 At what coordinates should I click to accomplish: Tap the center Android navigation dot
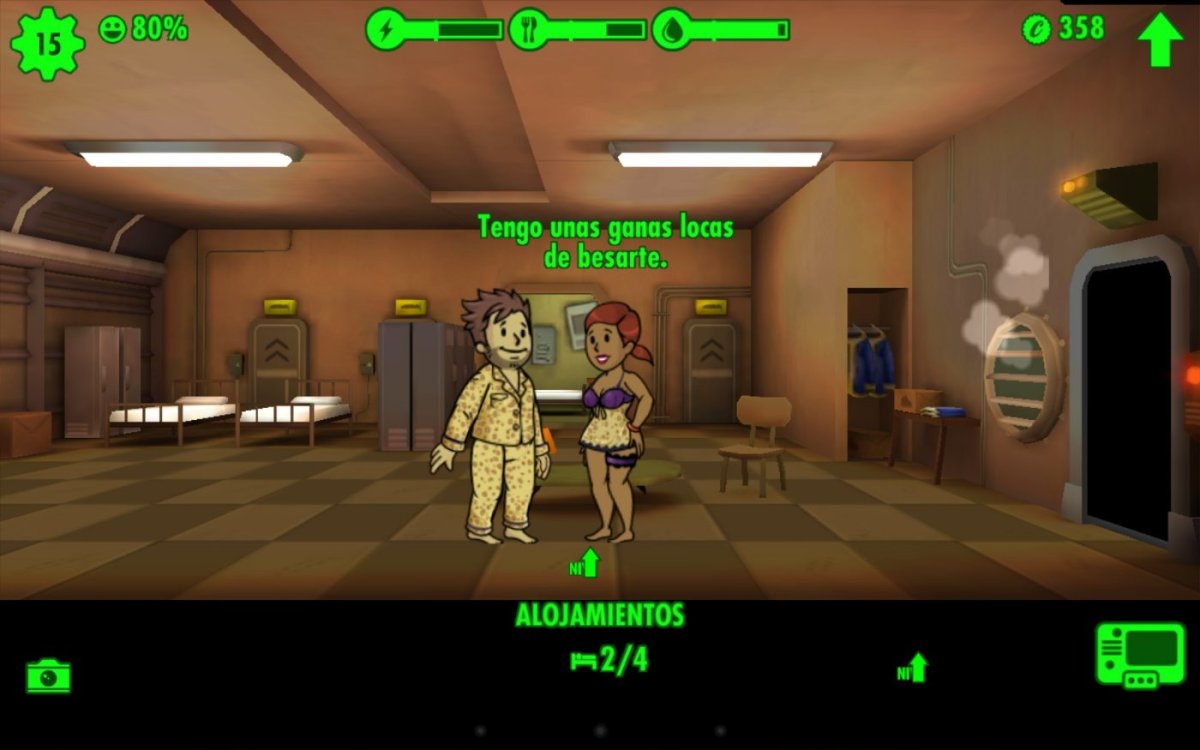pyautogui.click(x=600, y=731)
